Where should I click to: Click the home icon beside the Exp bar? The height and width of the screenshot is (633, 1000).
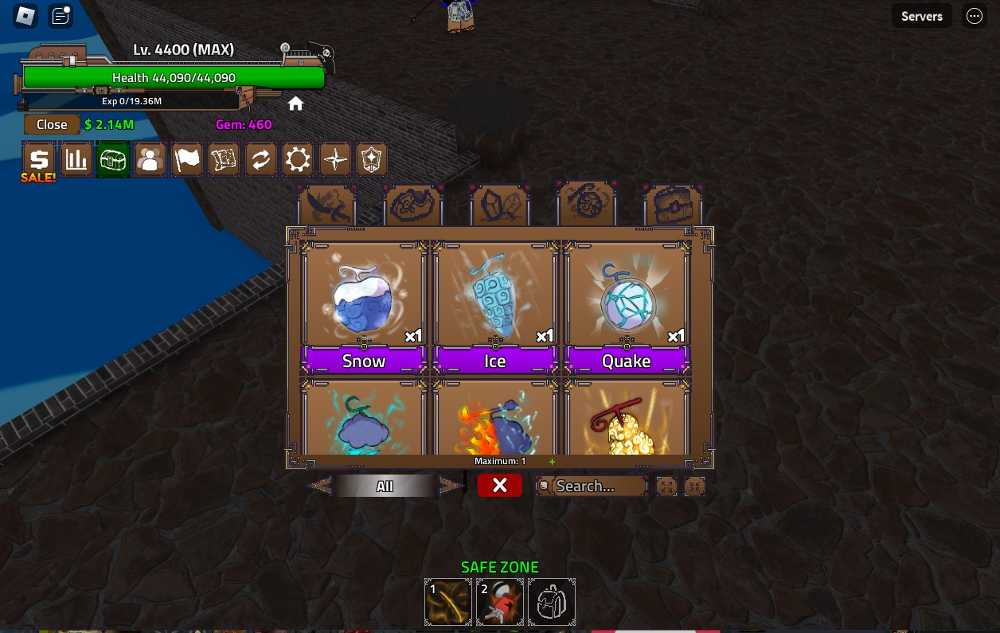pos(295,103)
